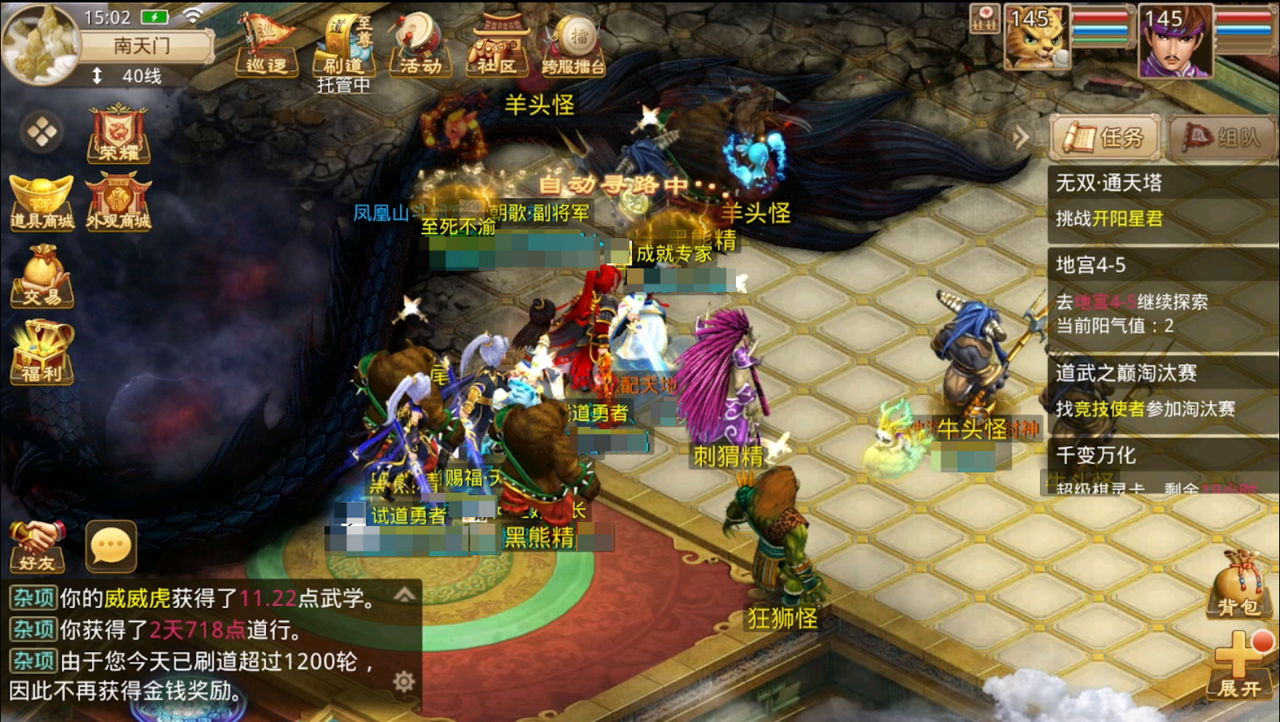
Task: Switch to the 任务 quest tab
Action: click(1104, 137)
